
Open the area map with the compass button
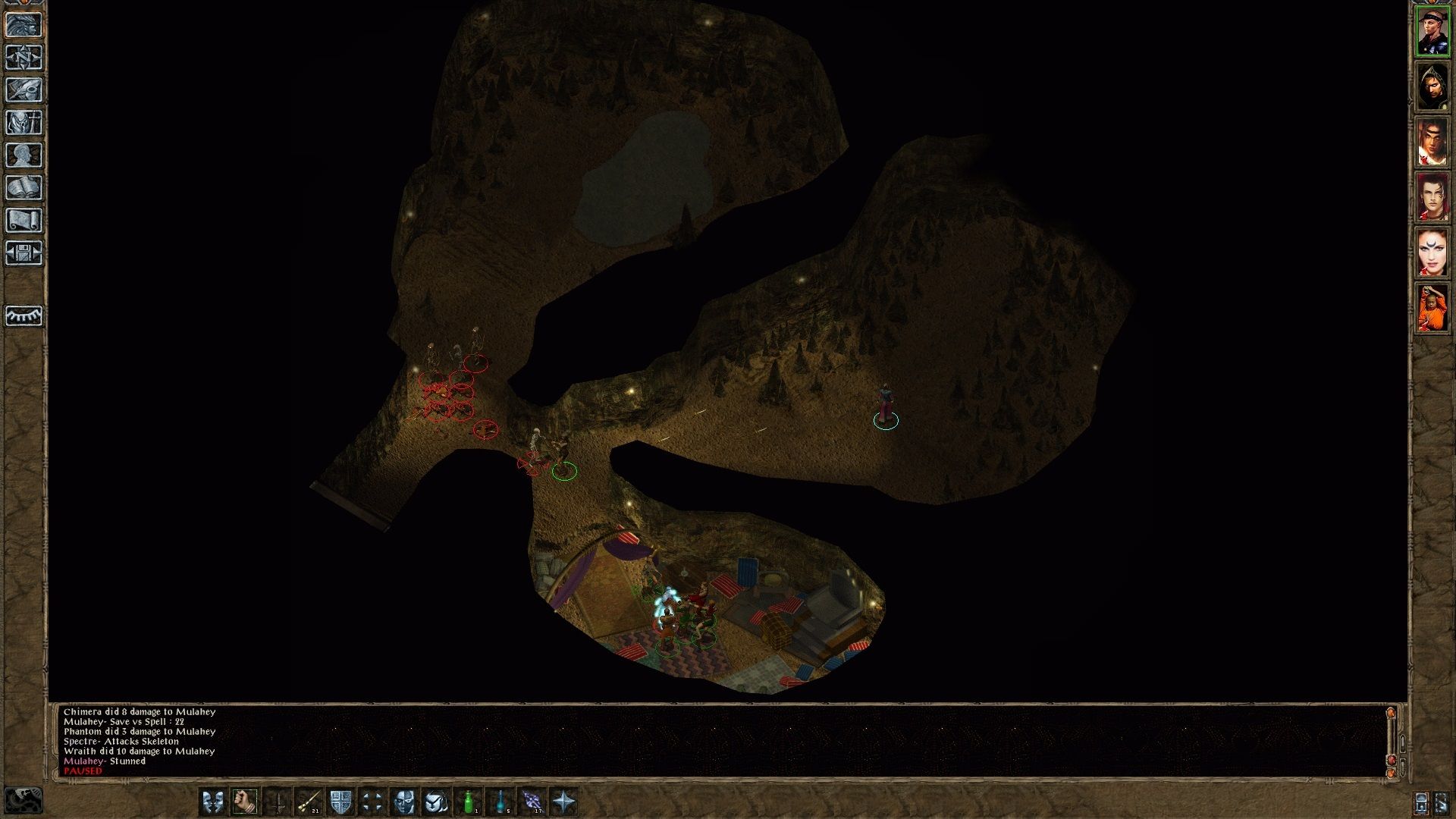point(24,57)
